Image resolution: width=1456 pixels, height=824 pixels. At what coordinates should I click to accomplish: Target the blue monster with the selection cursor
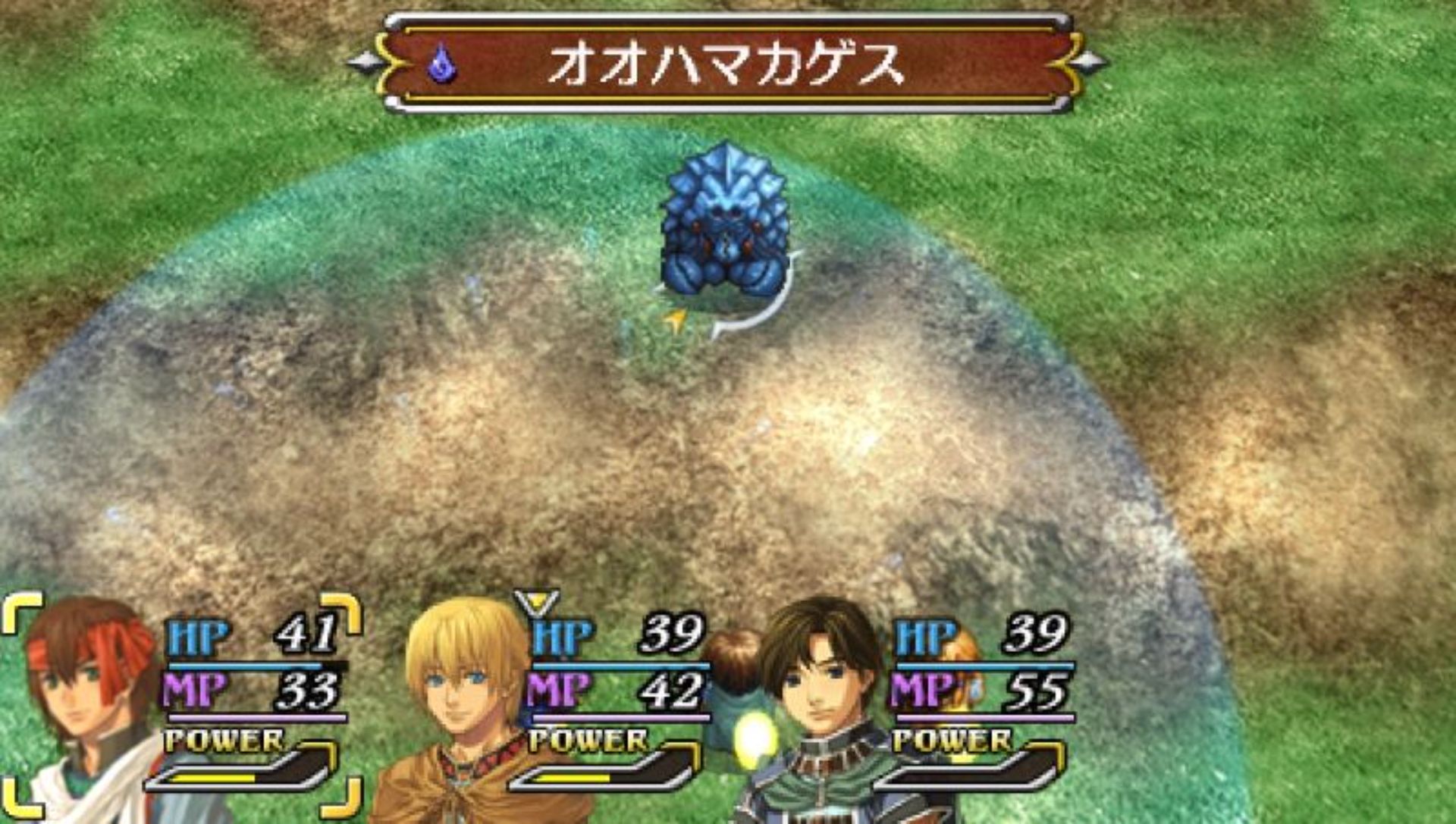(726, 224)
